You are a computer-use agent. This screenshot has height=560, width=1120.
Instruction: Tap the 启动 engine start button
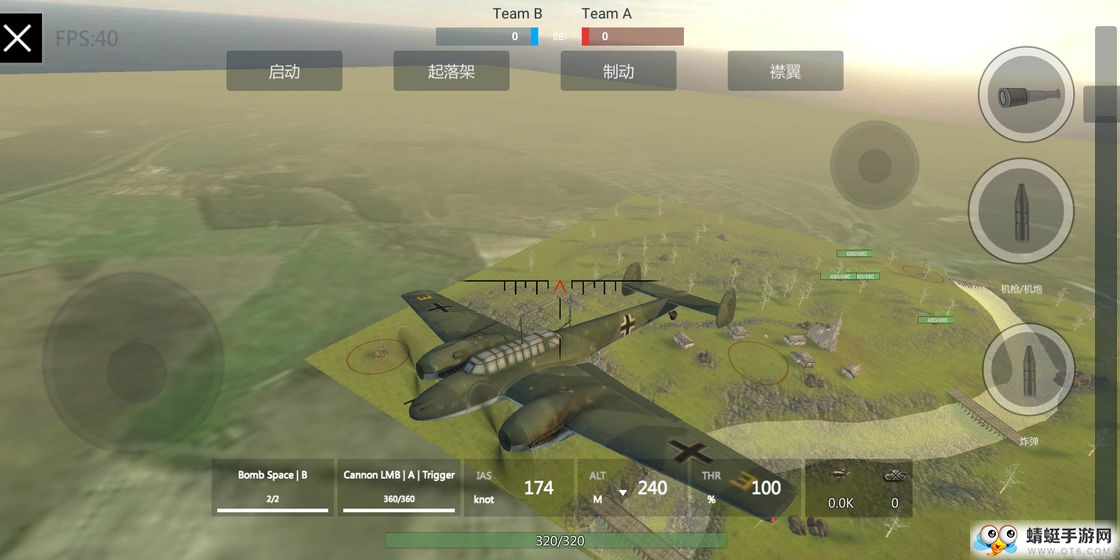pyautogui.click(x=284, y=71)
